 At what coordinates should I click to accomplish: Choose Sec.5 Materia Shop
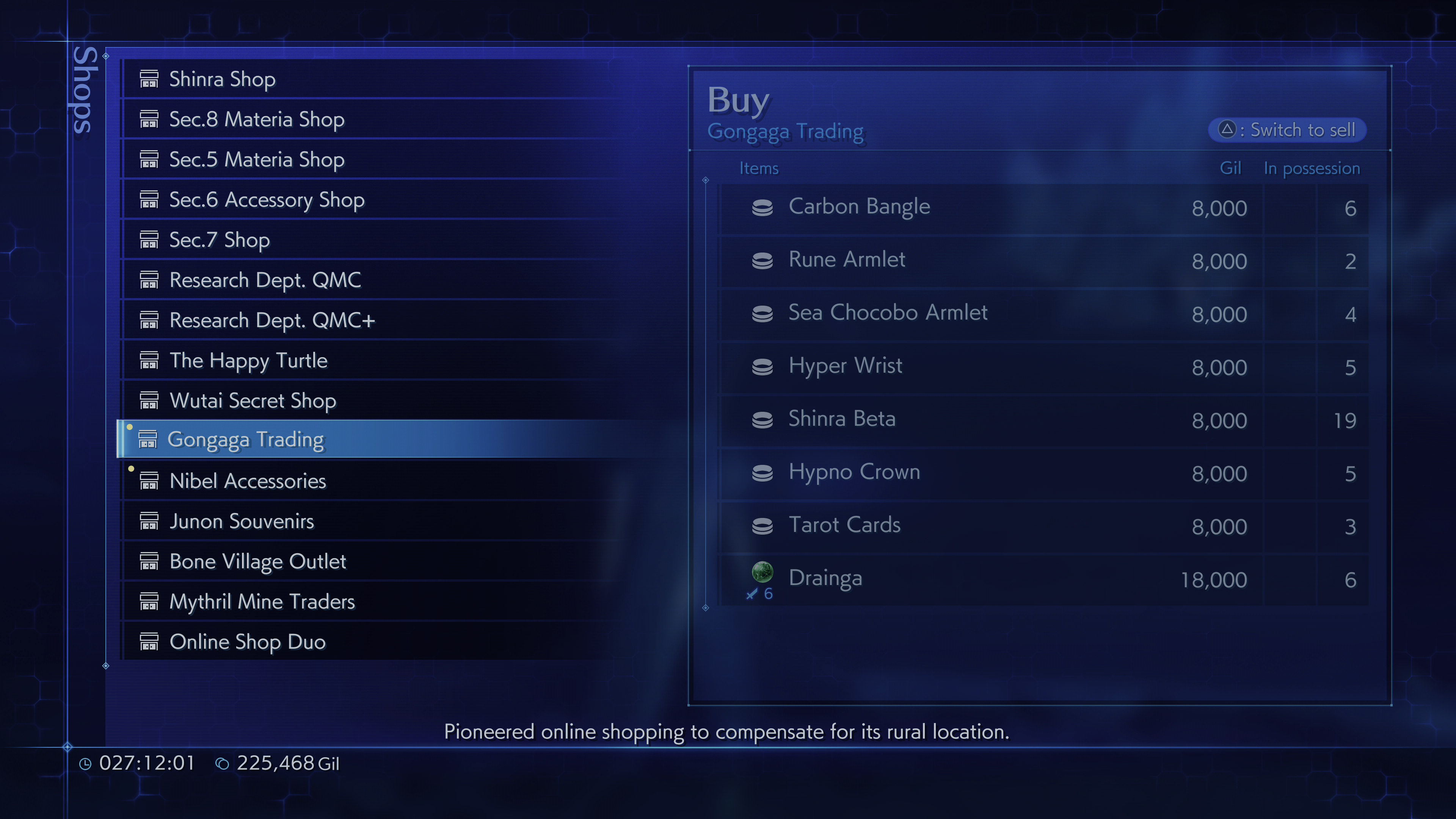point(257,159)
